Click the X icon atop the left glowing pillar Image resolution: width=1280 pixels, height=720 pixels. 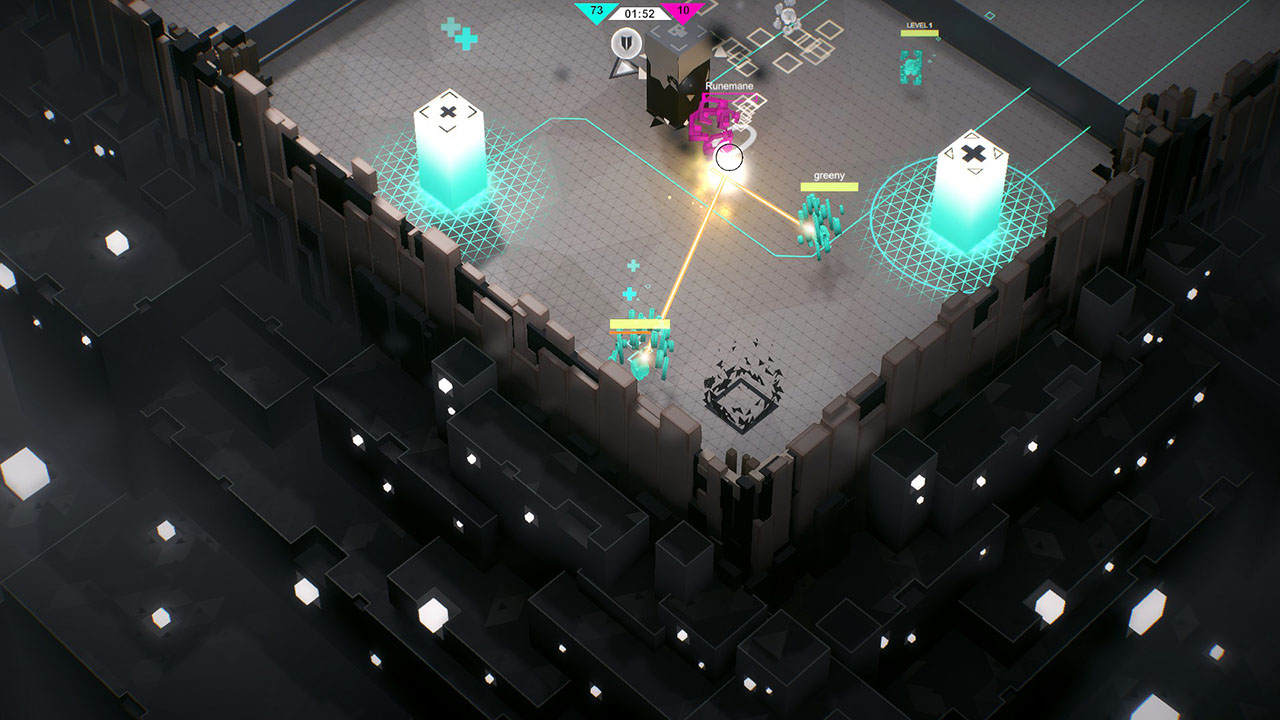point(448,115)
